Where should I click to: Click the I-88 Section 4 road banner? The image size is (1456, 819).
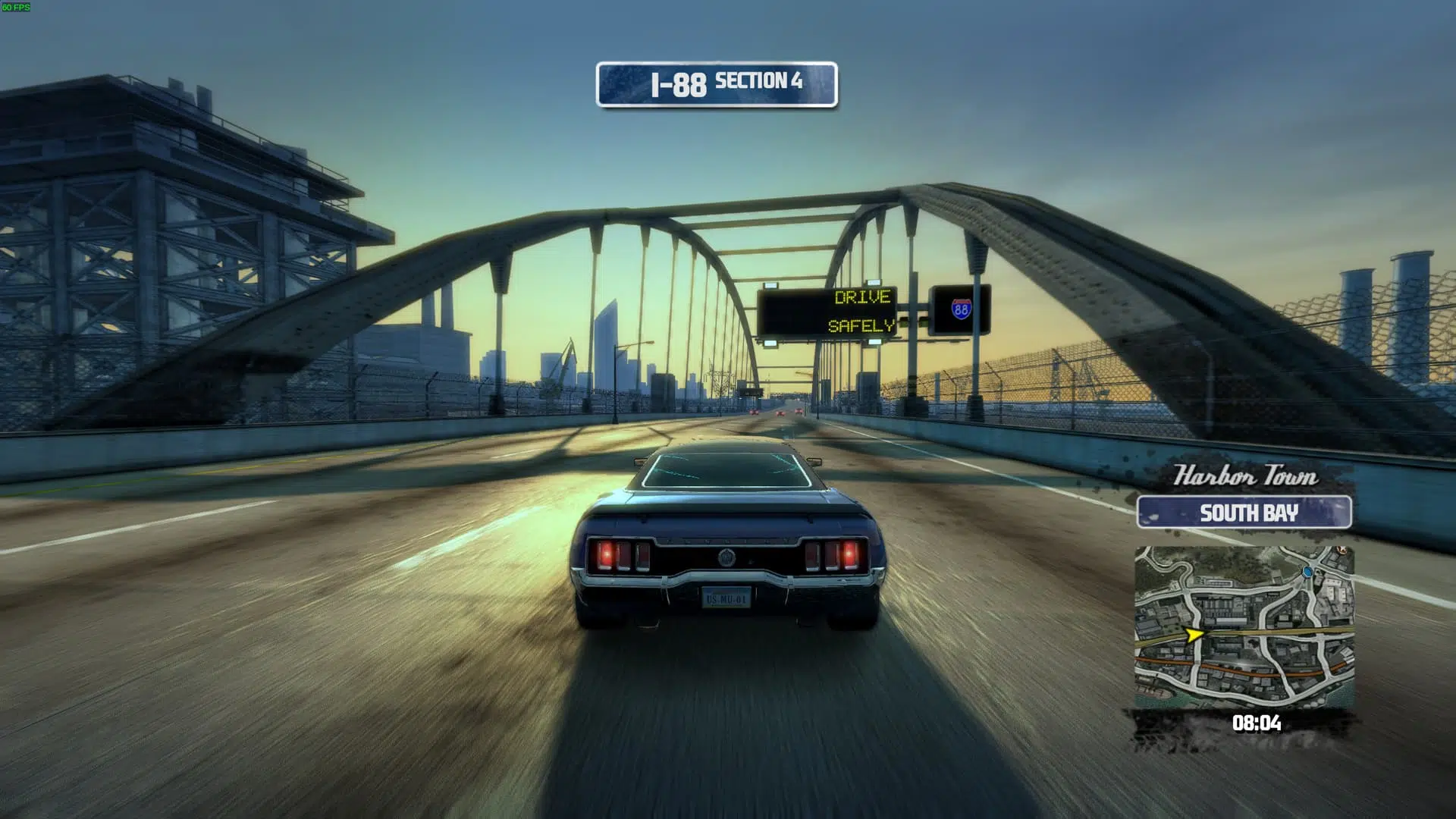[717, 84]
